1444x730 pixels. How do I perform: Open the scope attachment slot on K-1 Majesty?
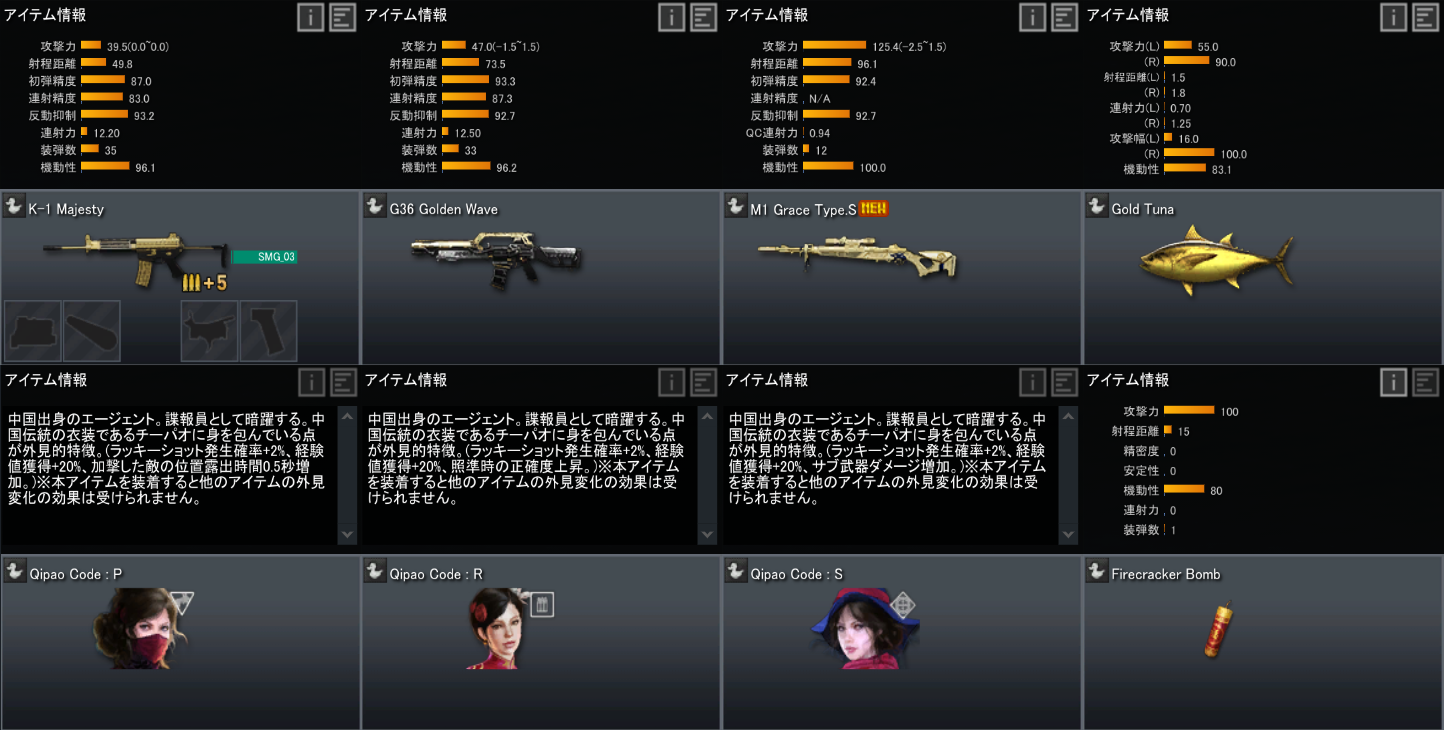click(x=33, y=331)
